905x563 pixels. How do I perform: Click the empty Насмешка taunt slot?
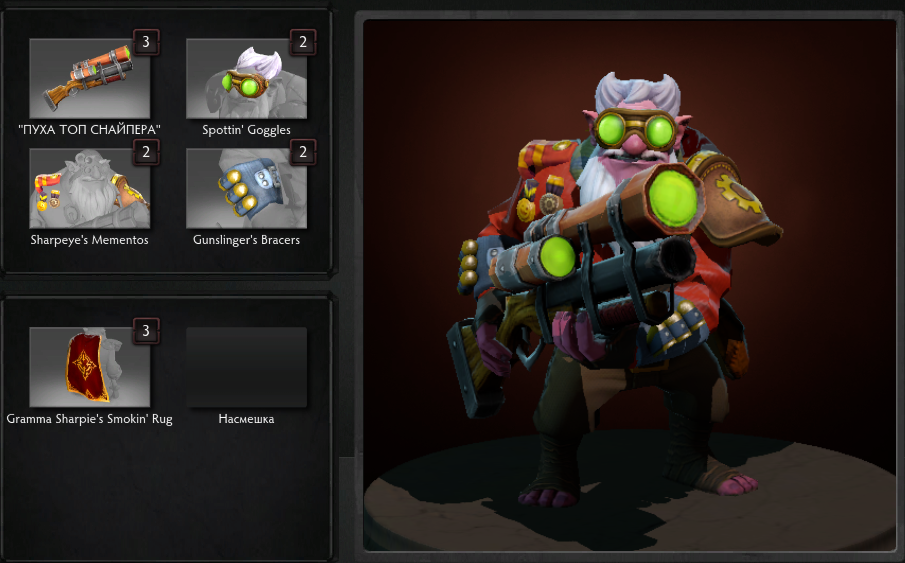(246, 367)
